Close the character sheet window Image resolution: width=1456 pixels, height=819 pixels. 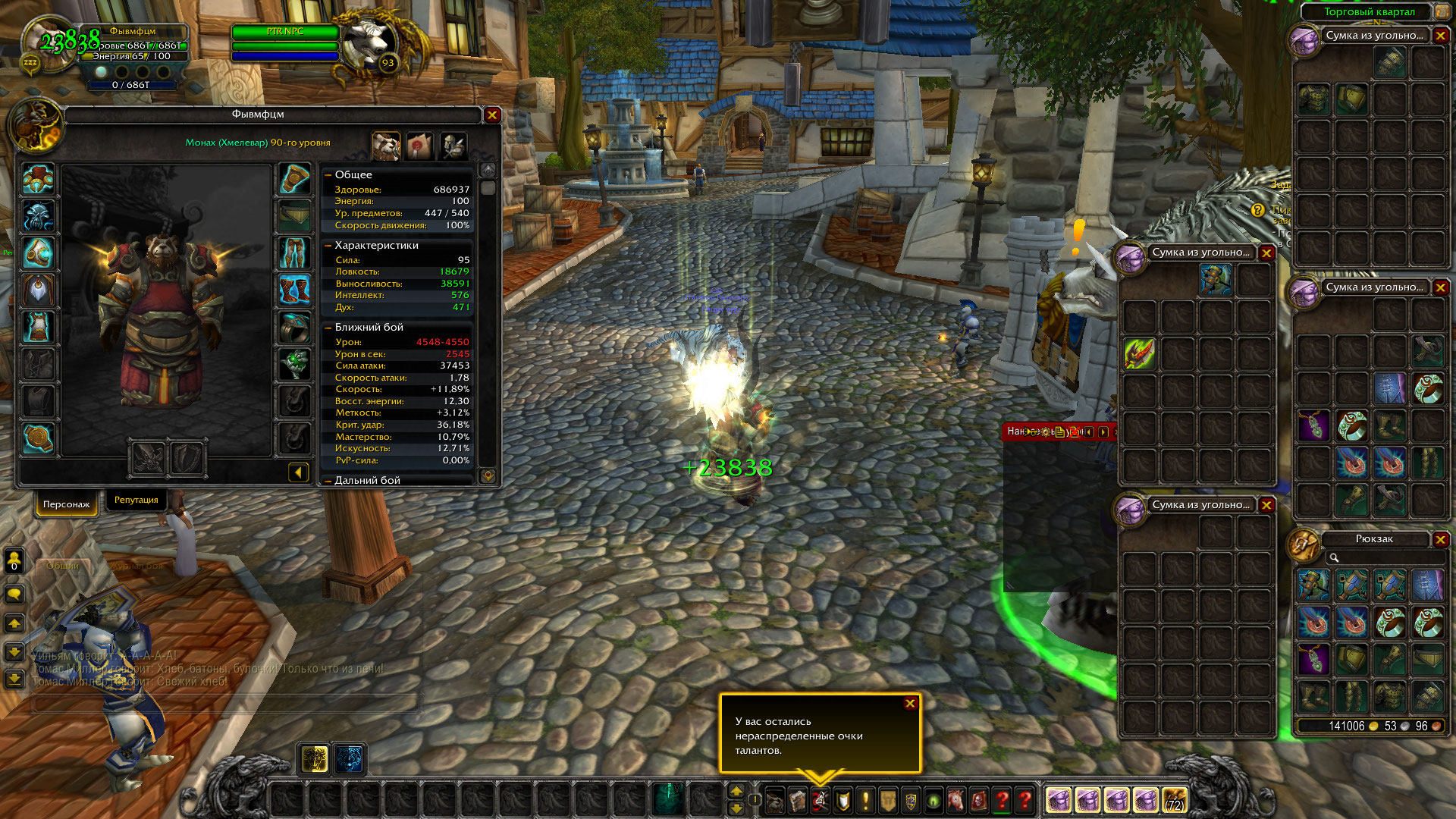(x=492, y=115)
